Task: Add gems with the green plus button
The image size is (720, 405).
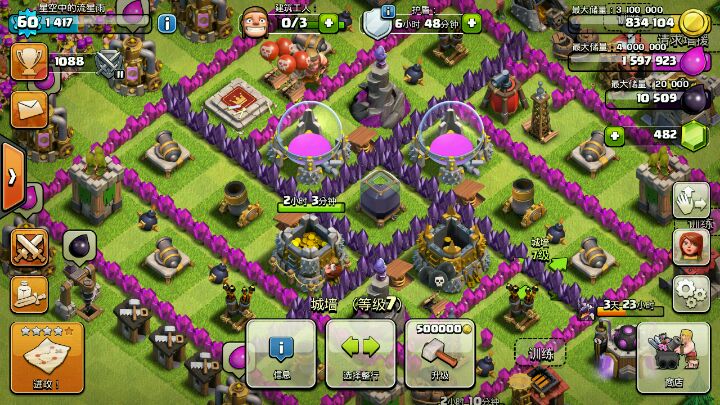Action: [x=614, y=135]
